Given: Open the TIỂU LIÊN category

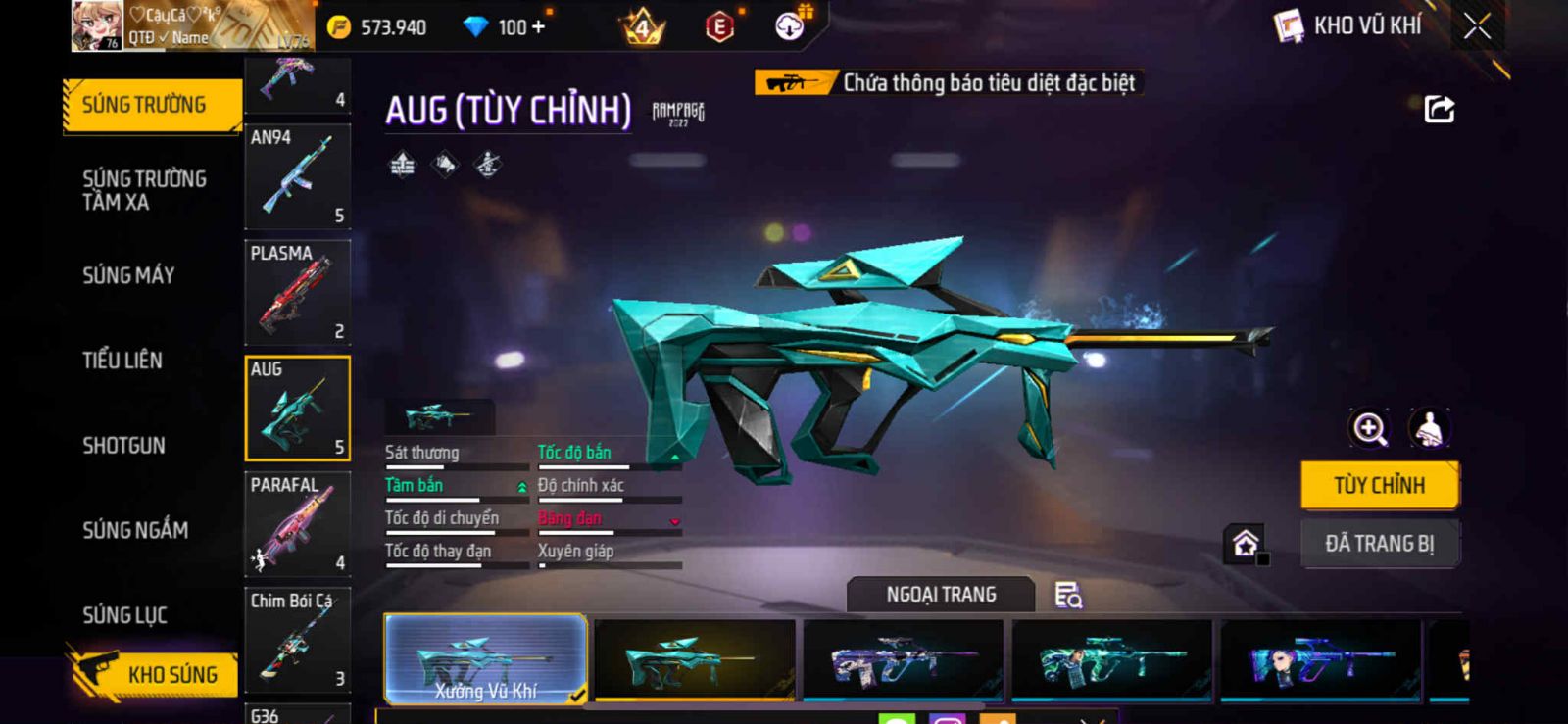Looking at the screenshot, I should 122,361.
